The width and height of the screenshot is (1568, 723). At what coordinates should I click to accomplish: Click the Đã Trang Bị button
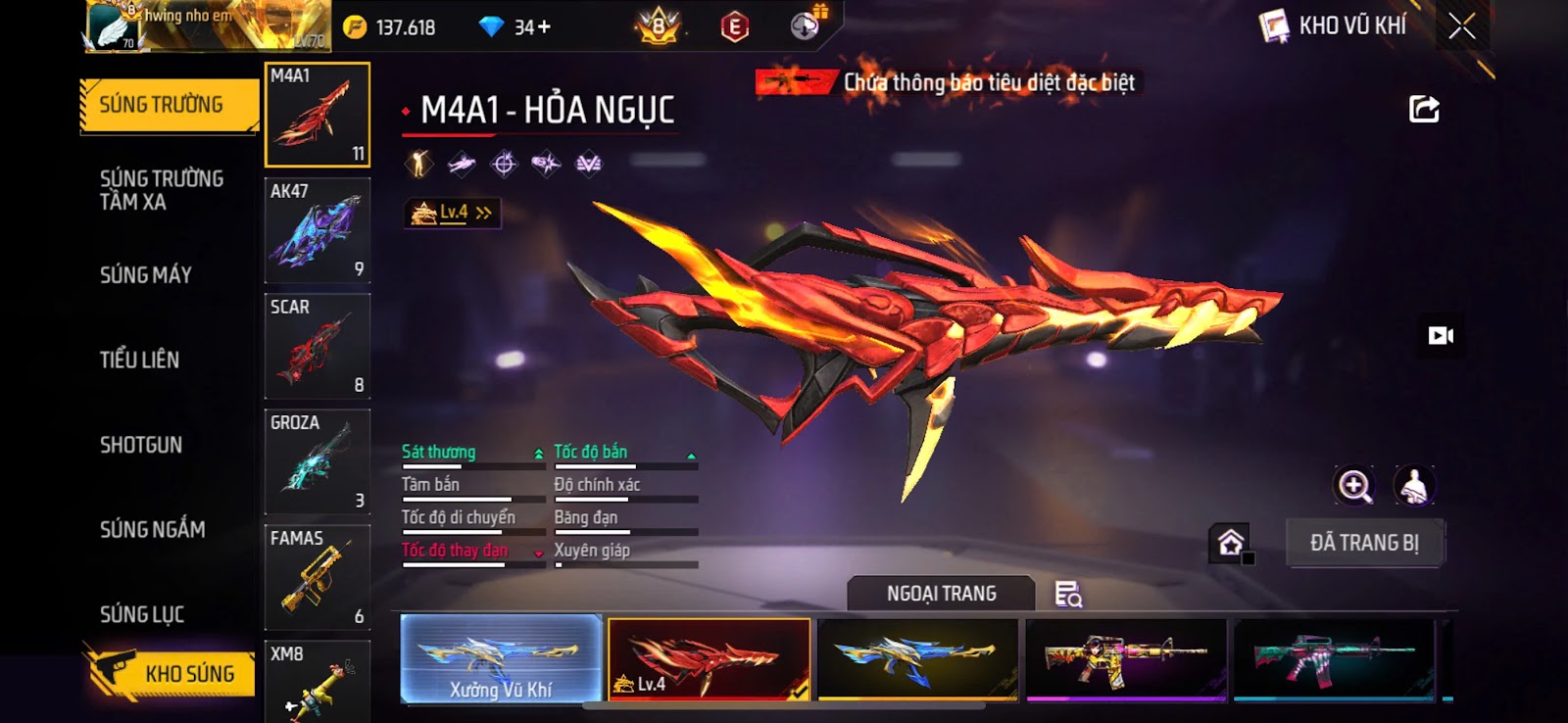pyautogui.click(x=1364, y=543)
